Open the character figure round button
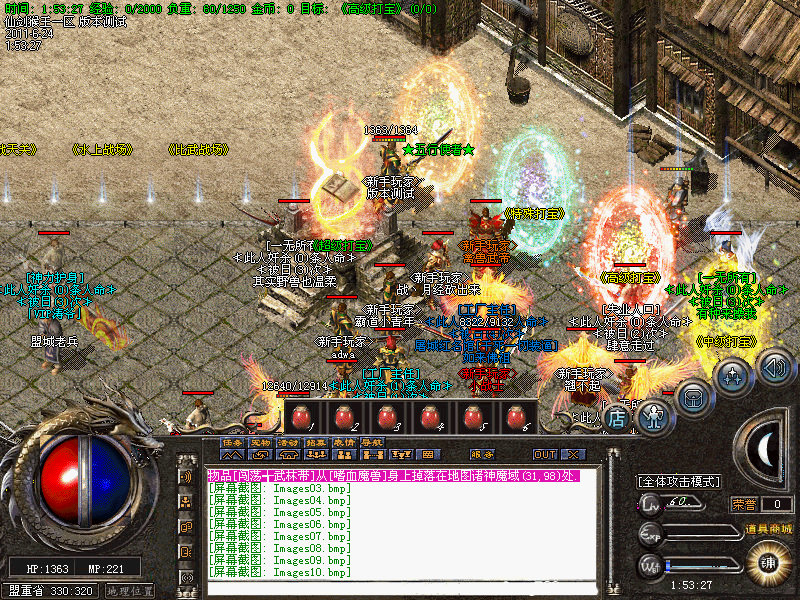Screen dimensions: 800x600 (x=654, y=412)
